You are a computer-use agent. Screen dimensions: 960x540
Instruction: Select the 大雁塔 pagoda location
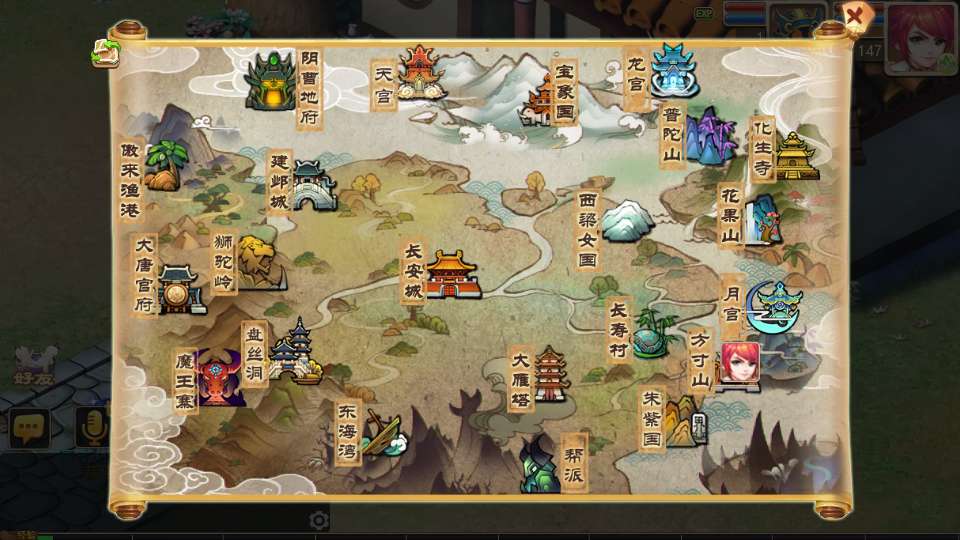click(x=549, y=374)
